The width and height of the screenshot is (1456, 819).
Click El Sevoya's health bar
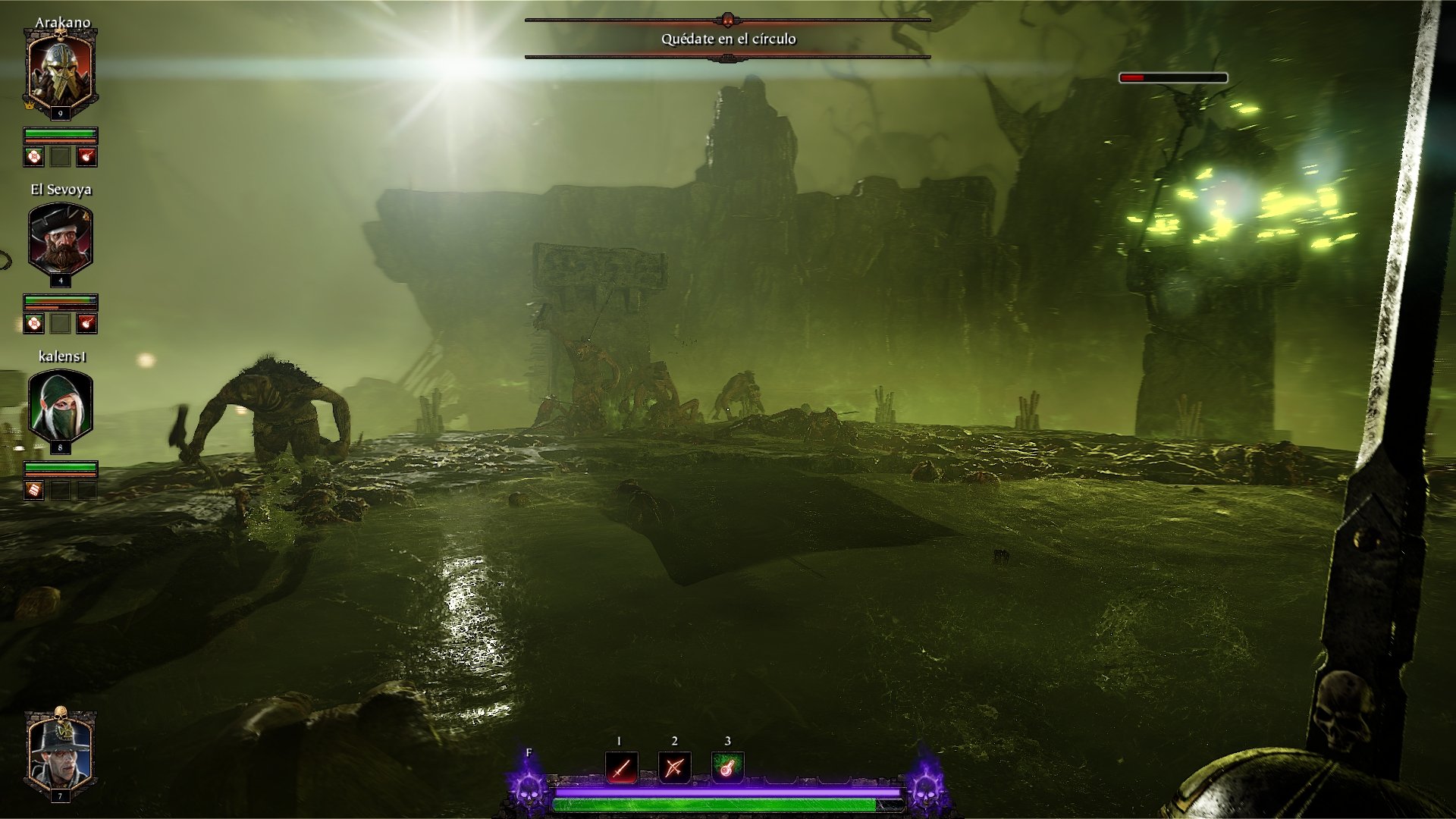[x=62, y=299]
